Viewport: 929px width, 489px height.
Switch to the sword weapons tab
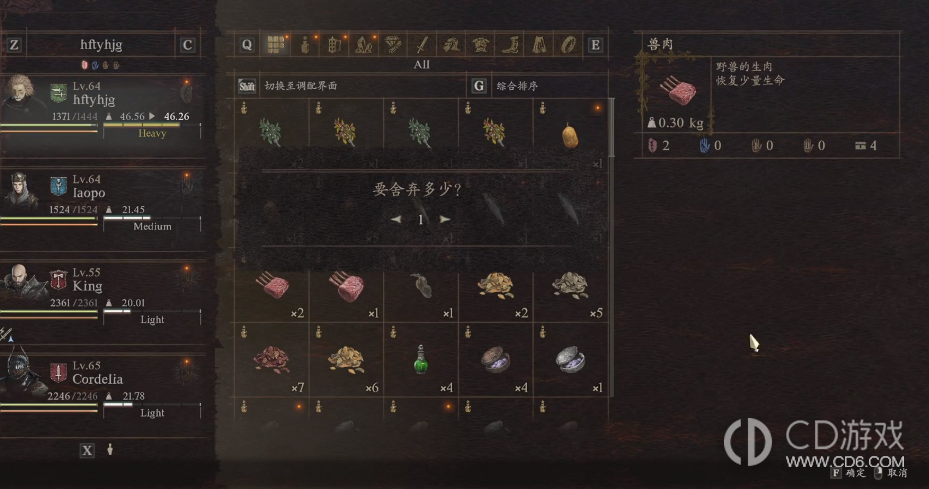click(422, 45)
